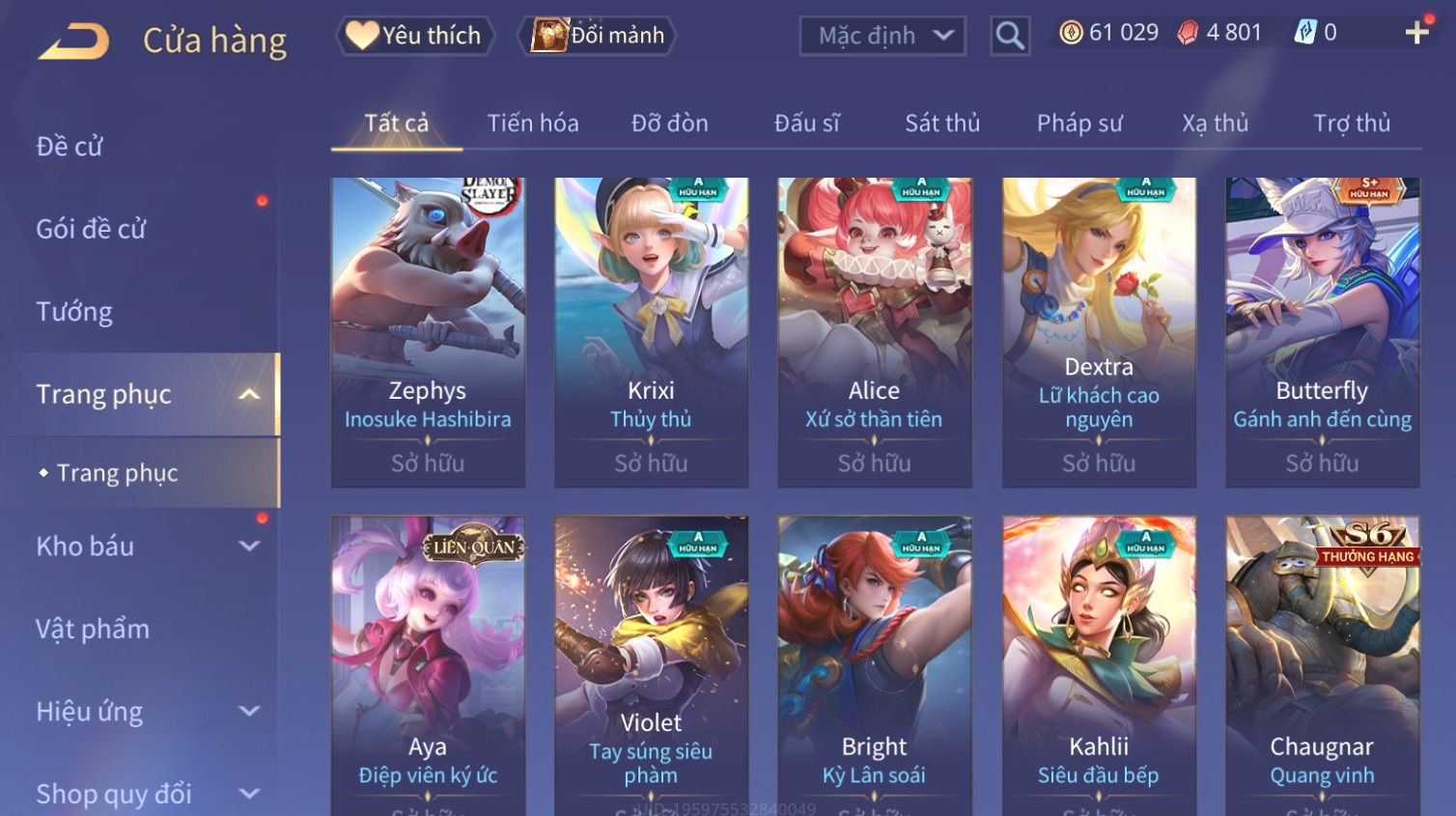Go back using the arrow button
The height and width of the screenshot is (816, 1456).
point(73,42)
